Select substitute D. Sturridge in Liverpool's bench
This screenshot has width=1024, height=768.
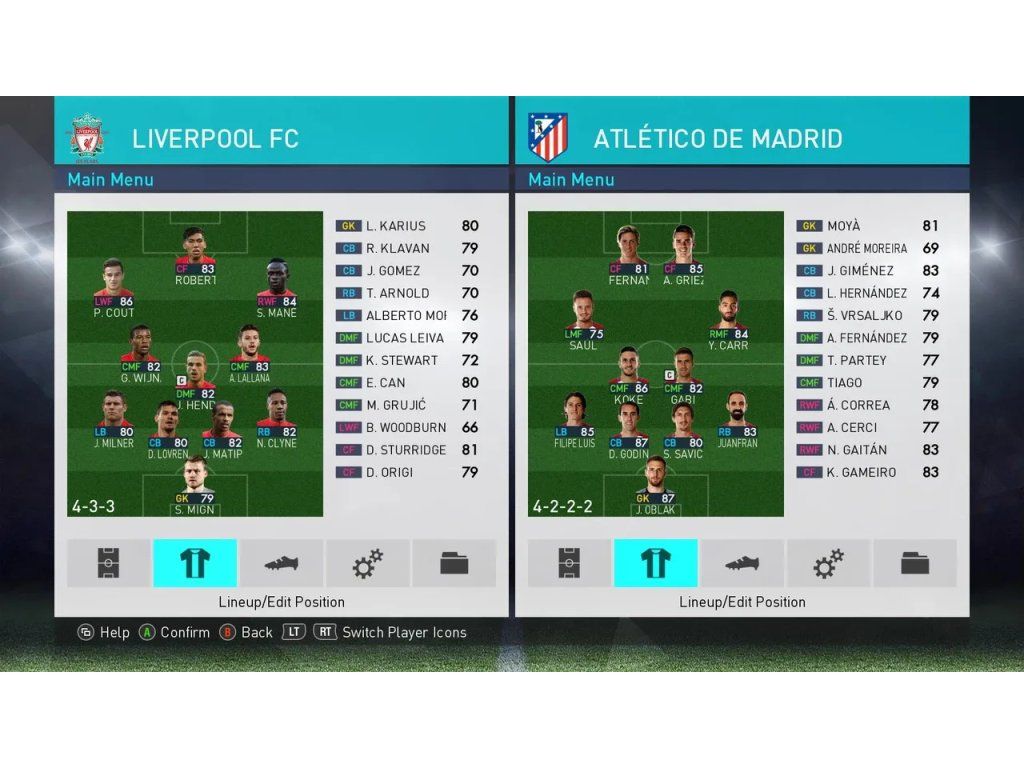pyautogui.click(x=406, y=450)
